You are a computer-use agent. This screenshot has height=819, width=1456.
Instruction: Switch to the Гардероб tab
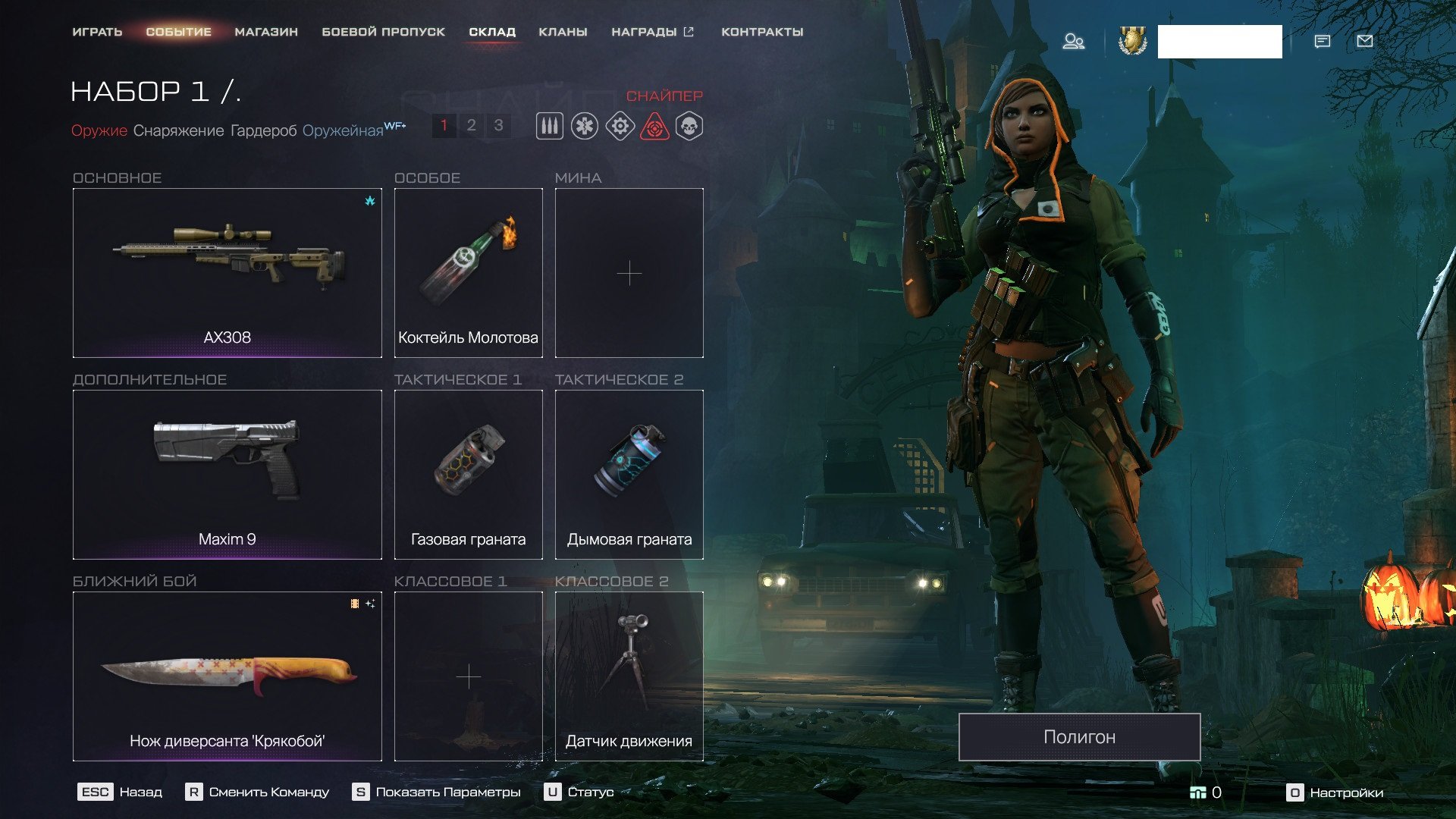pyautogui.click(x=263, y=130)
